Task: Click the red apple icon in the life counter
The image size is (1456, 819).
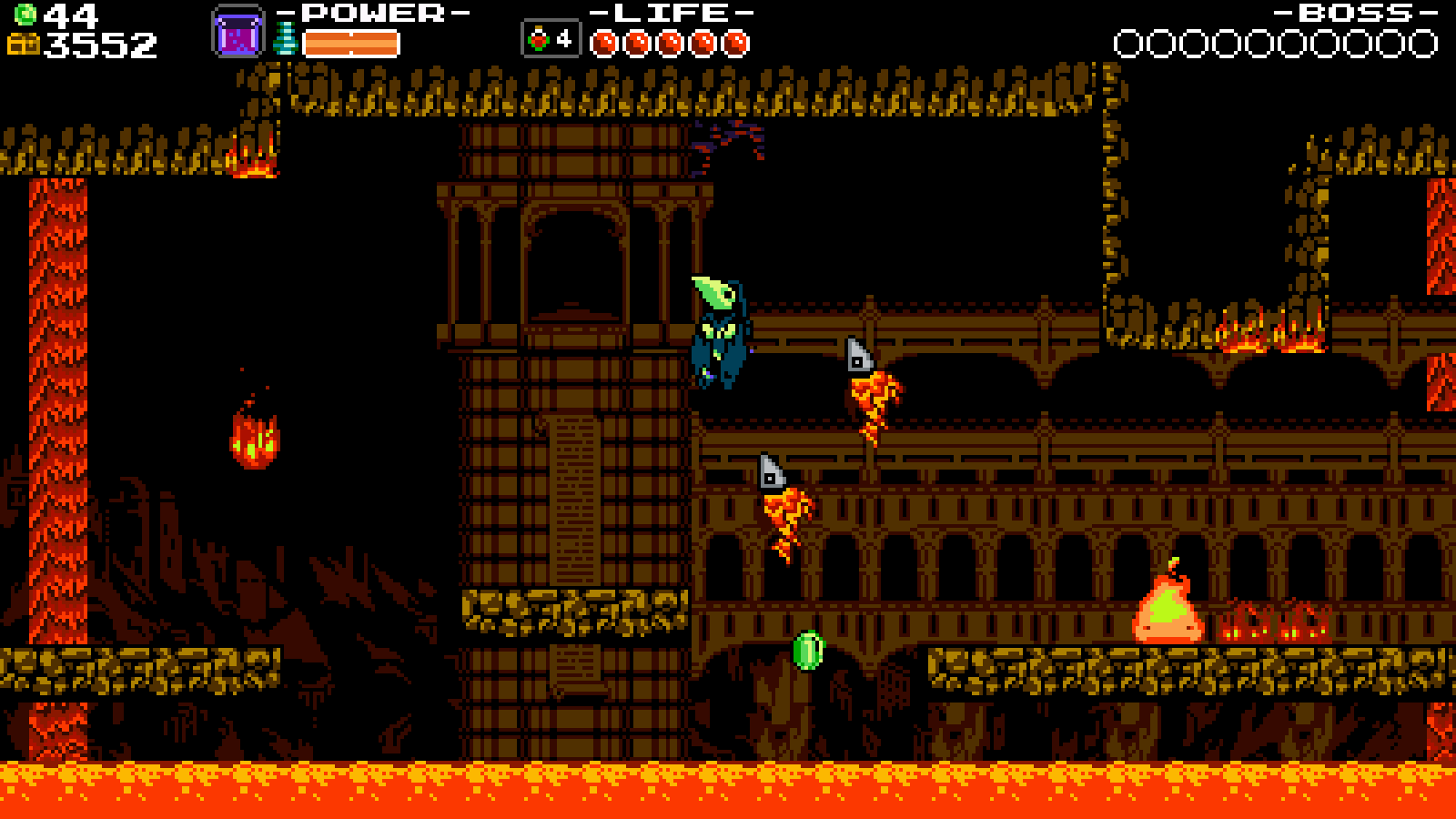Action: click(x=541, y=36)
